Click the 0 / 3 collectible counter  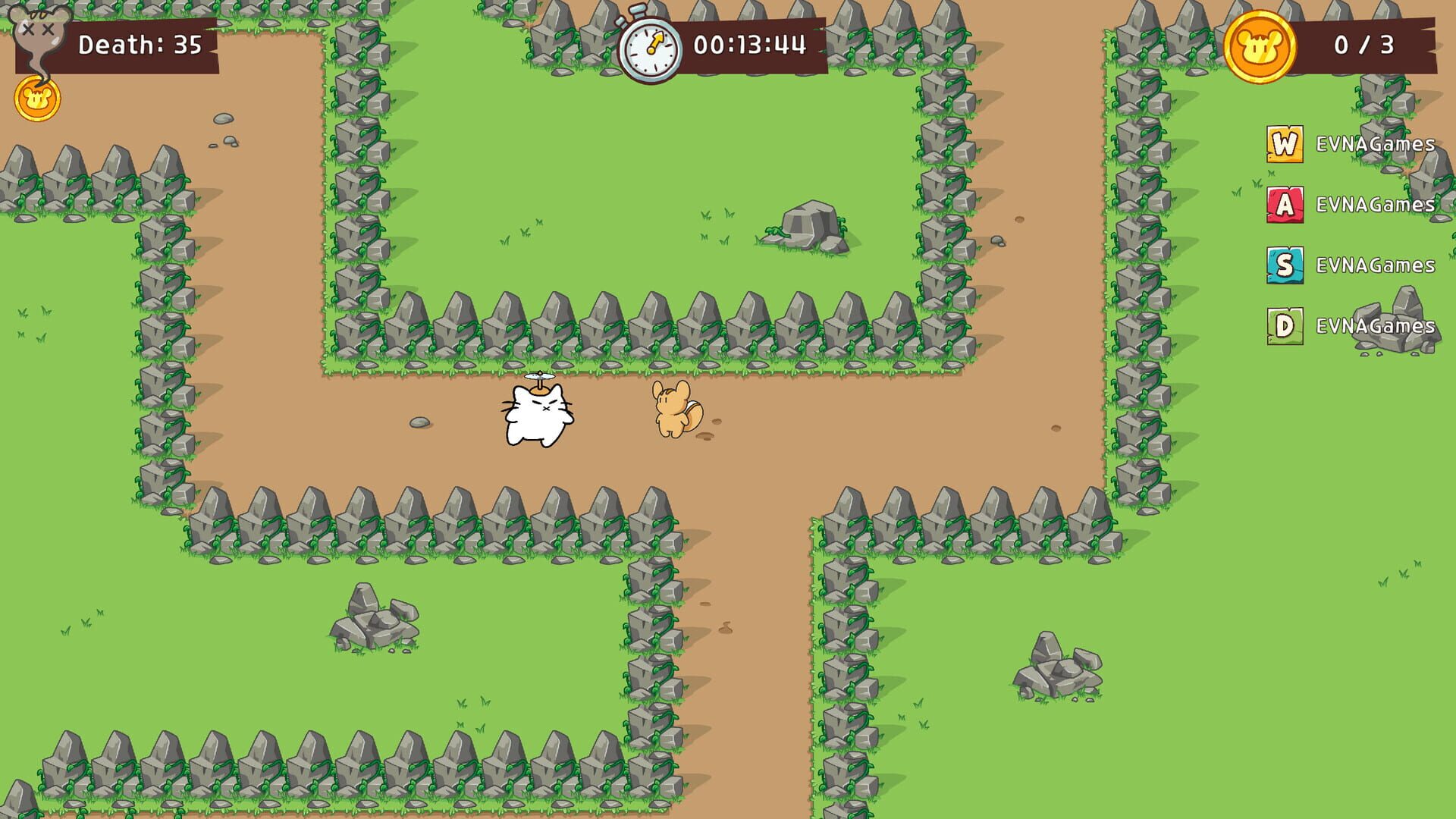(x=1365, y=45)
